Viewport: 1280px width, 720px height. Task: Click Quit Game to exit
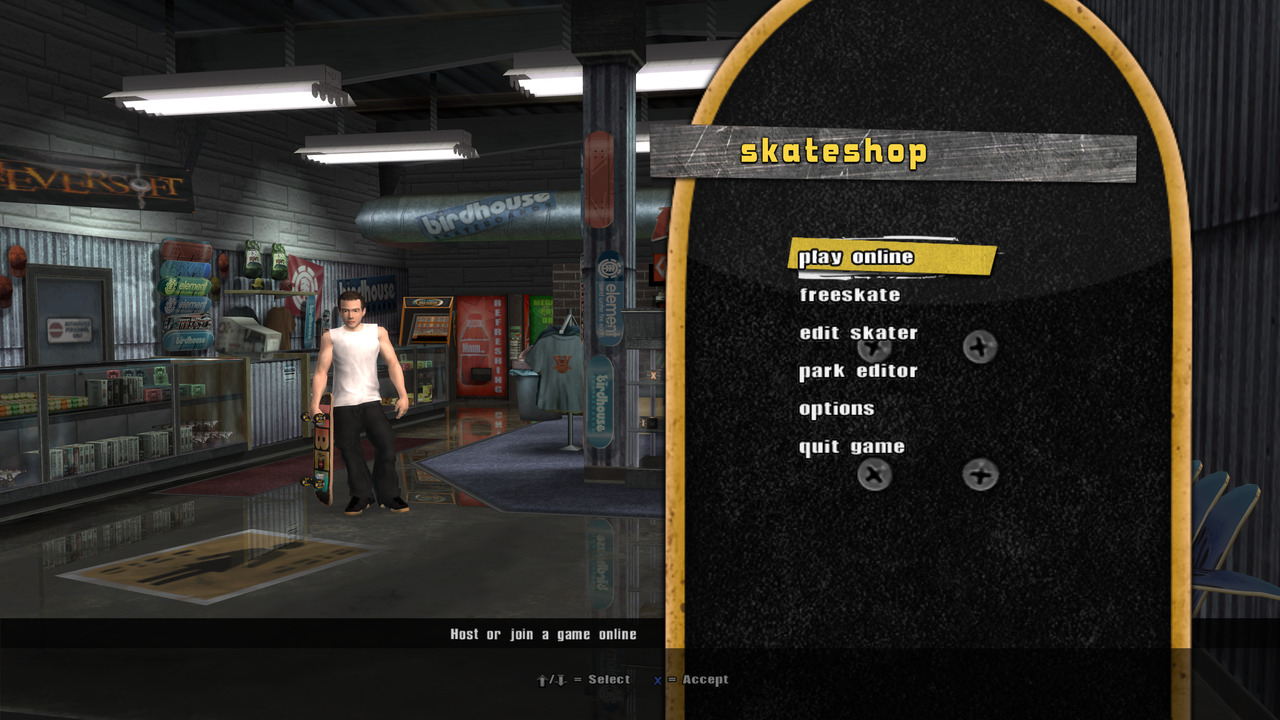[852, 447]
